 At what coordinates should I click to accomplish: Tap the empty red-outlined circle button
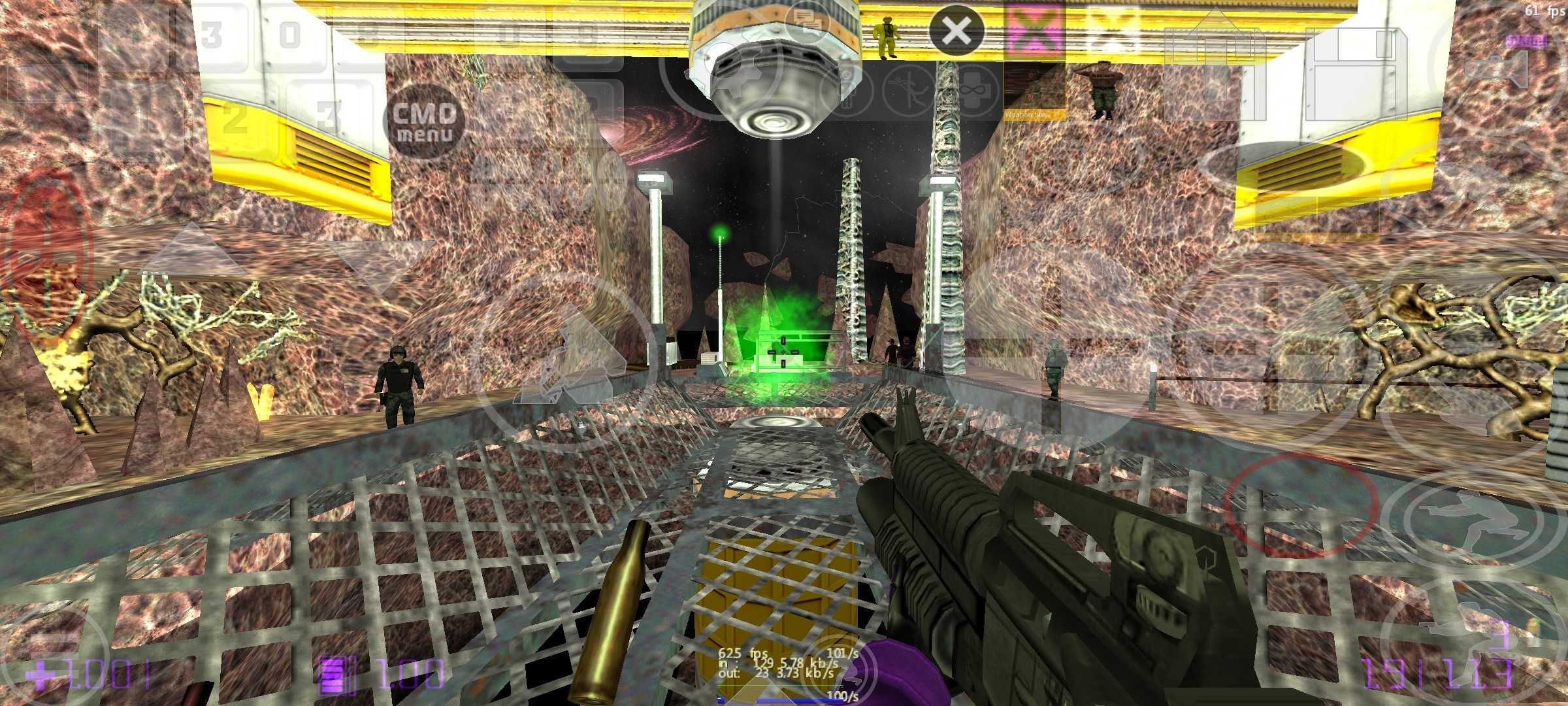[1300, 505]
